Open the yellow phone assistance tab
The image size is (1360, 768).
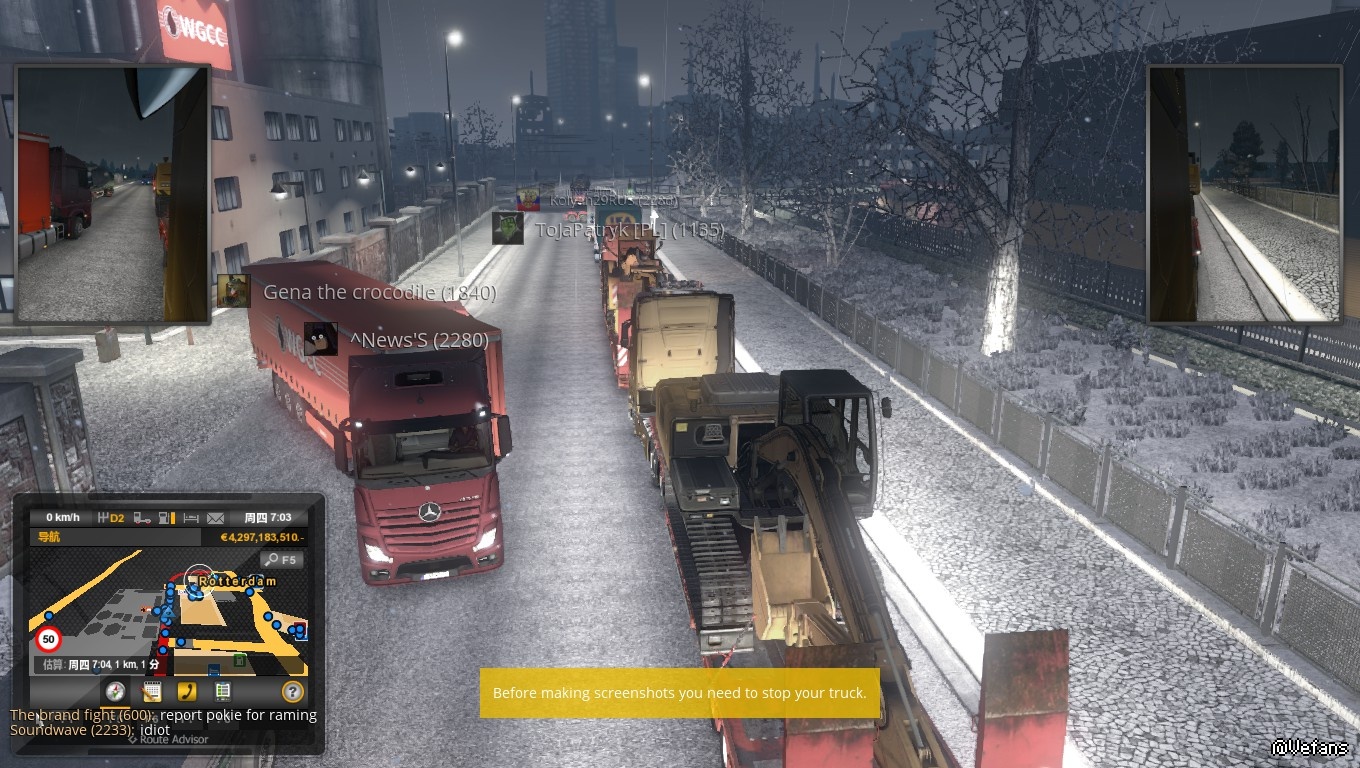point(187,691)
